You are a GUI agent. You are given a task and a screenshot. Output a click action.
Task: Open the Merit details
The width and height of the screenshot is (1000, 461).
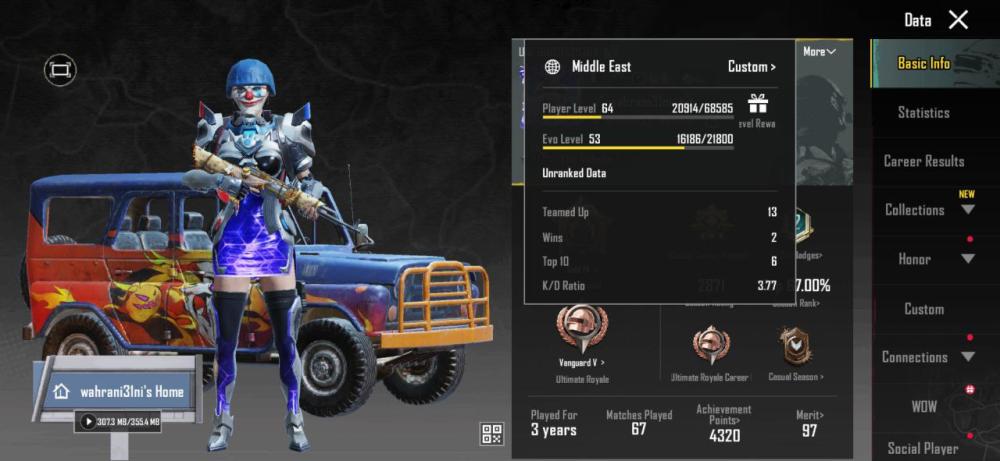(808, 421)
